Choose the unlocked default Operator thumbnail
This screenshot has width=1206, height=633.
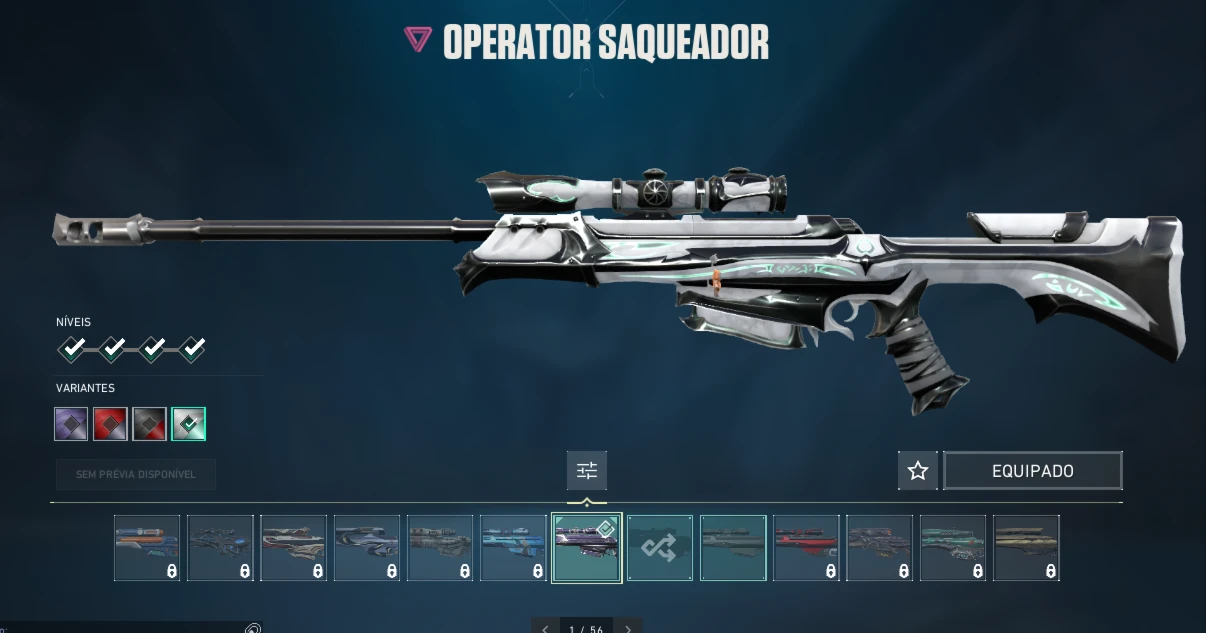pos(733,547)
